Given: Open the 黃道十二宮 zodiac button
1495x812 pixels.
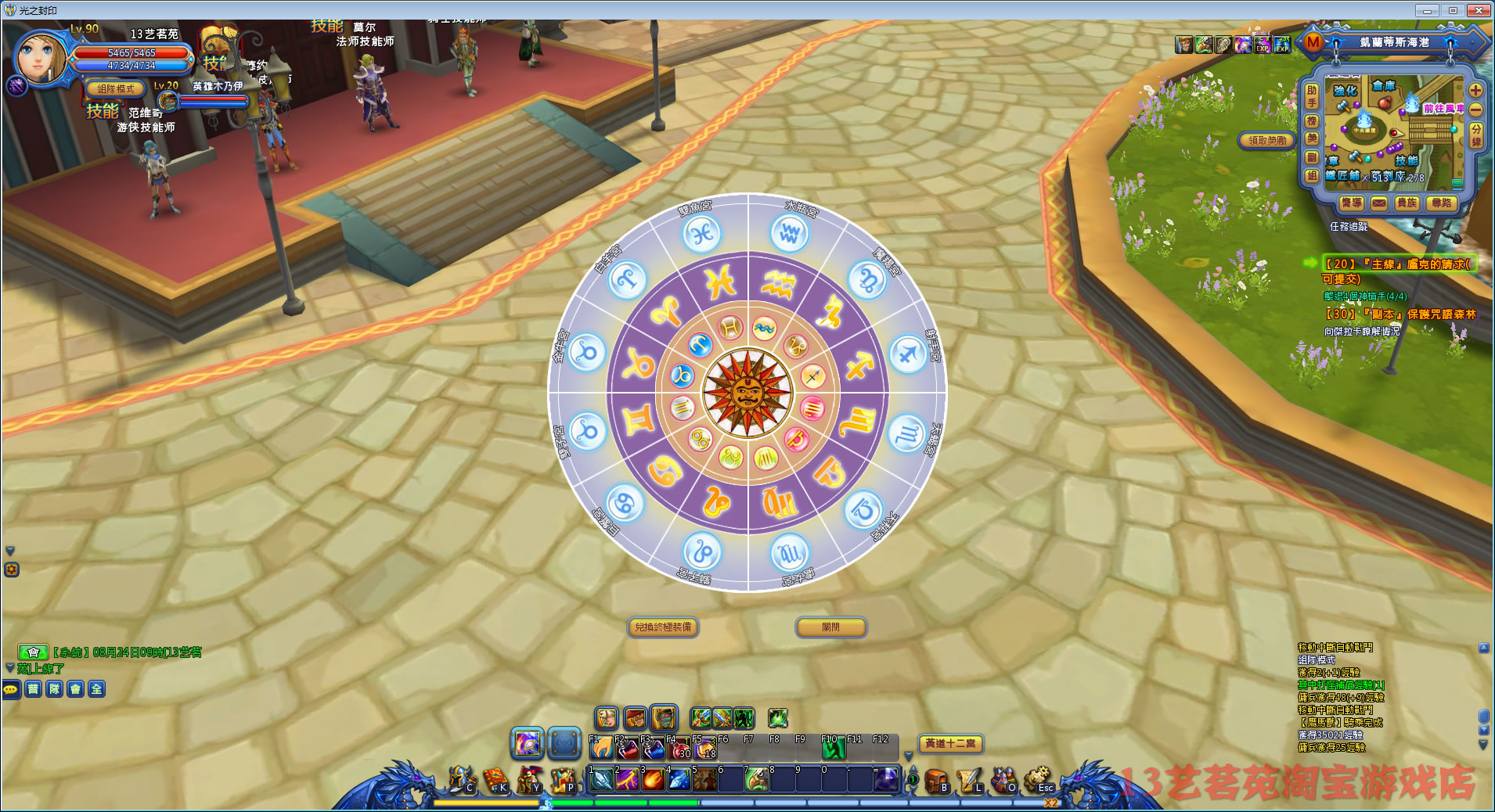Looking at the screenshot, I should (x=950, y=743).
